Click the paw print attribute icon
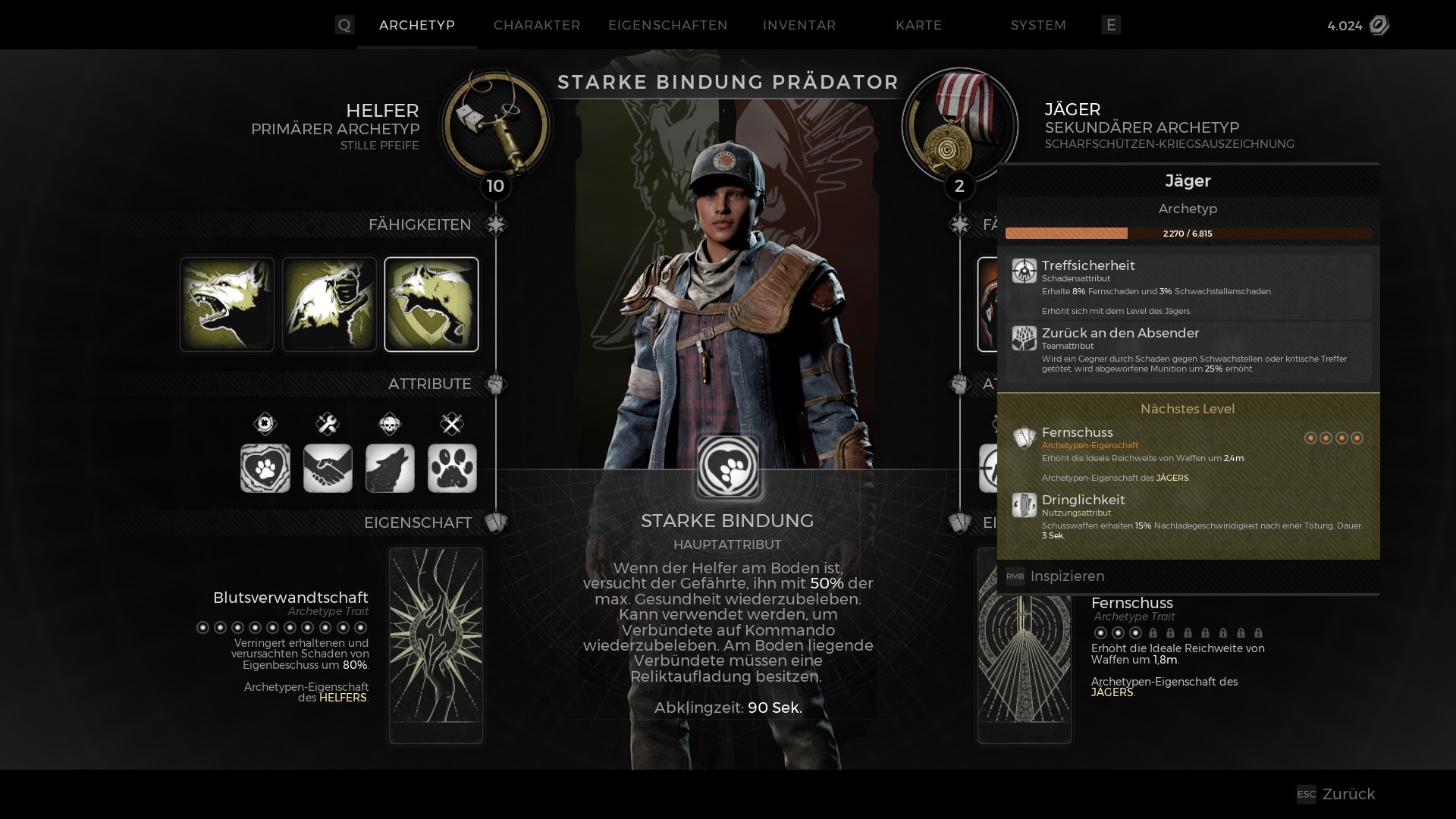The image size is (1456, 819). click(x=452, y=468)
